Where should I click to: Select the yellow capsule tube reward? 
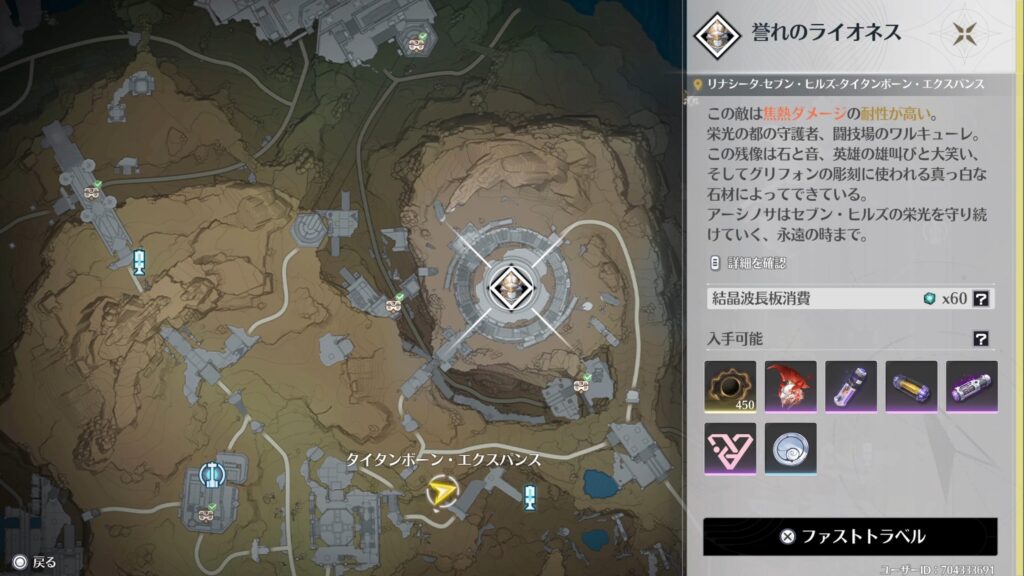911,387
